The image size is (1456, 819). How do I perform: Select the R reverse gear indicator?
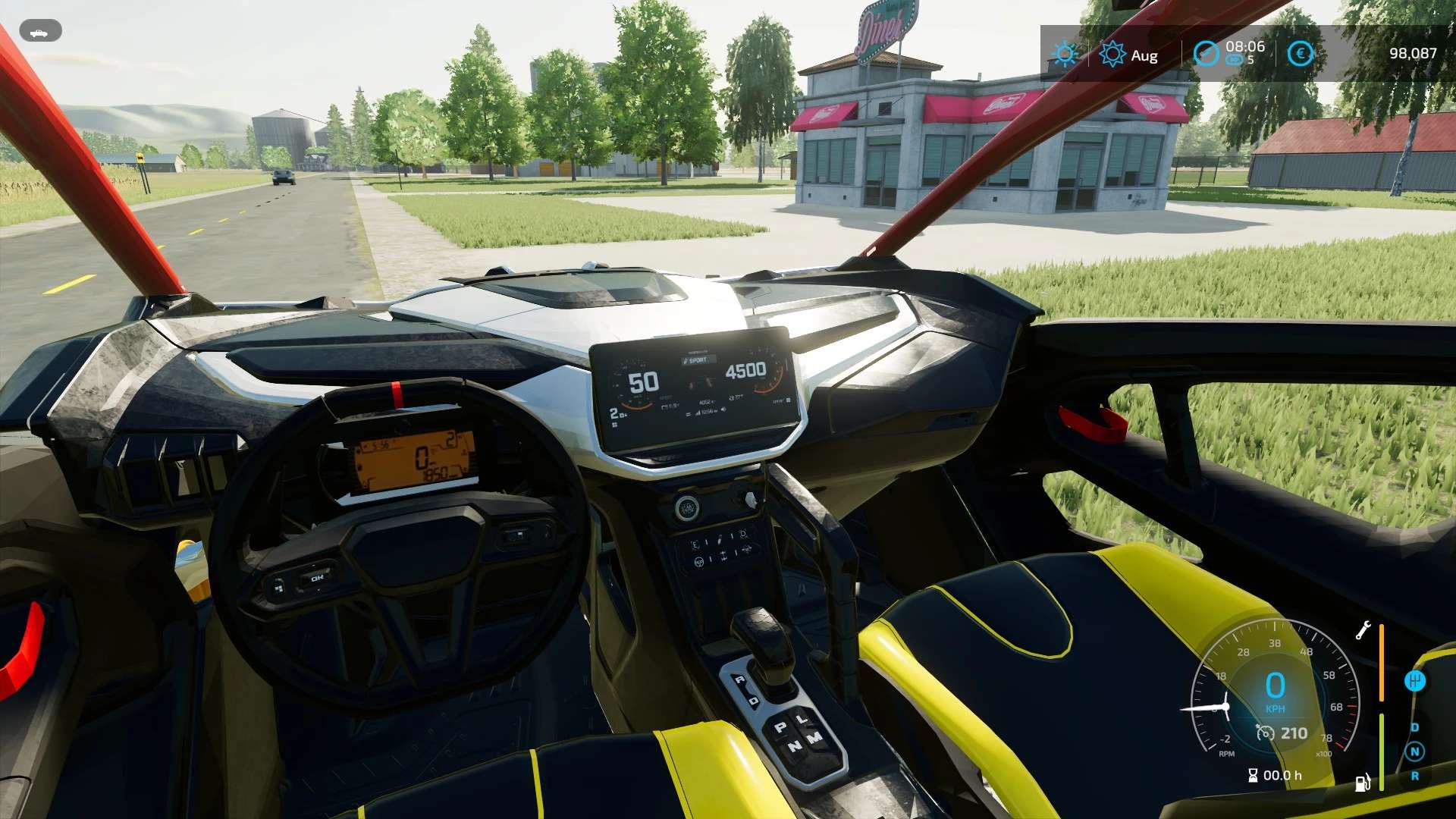point(1414,776)
